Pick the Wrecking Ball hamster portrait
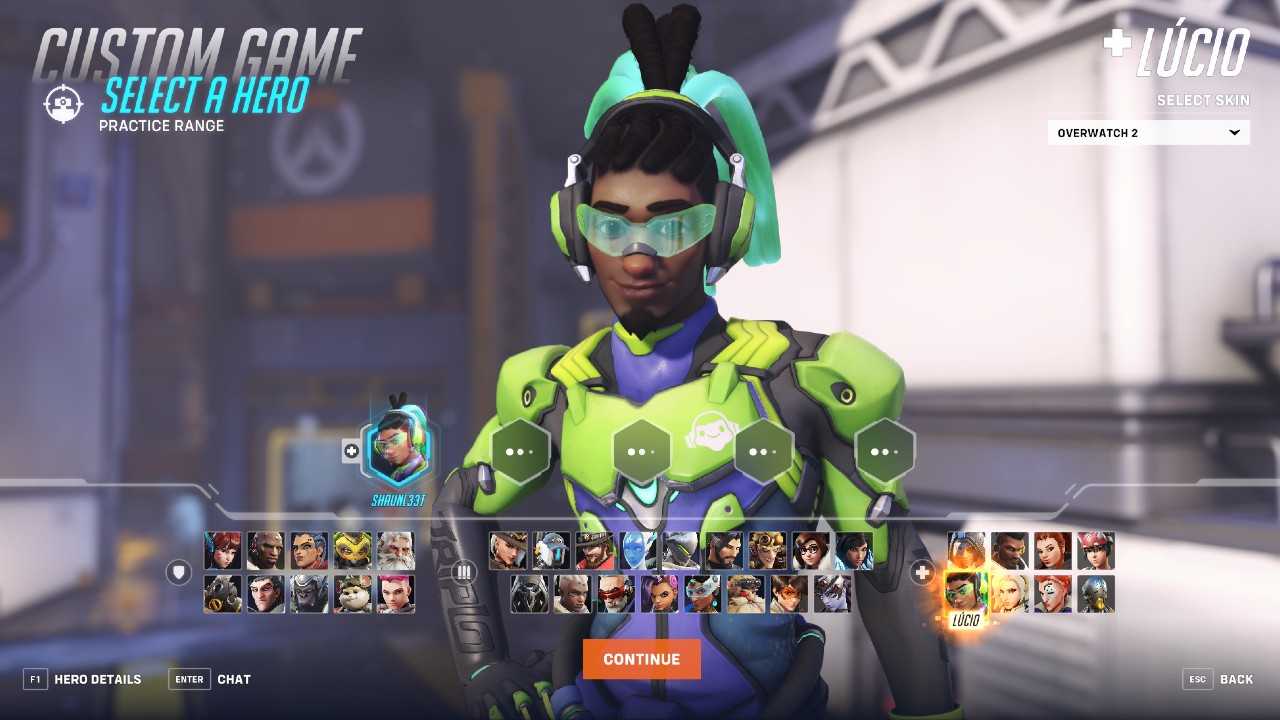This screenshot has height=720, width=1280. pos(352,594)
